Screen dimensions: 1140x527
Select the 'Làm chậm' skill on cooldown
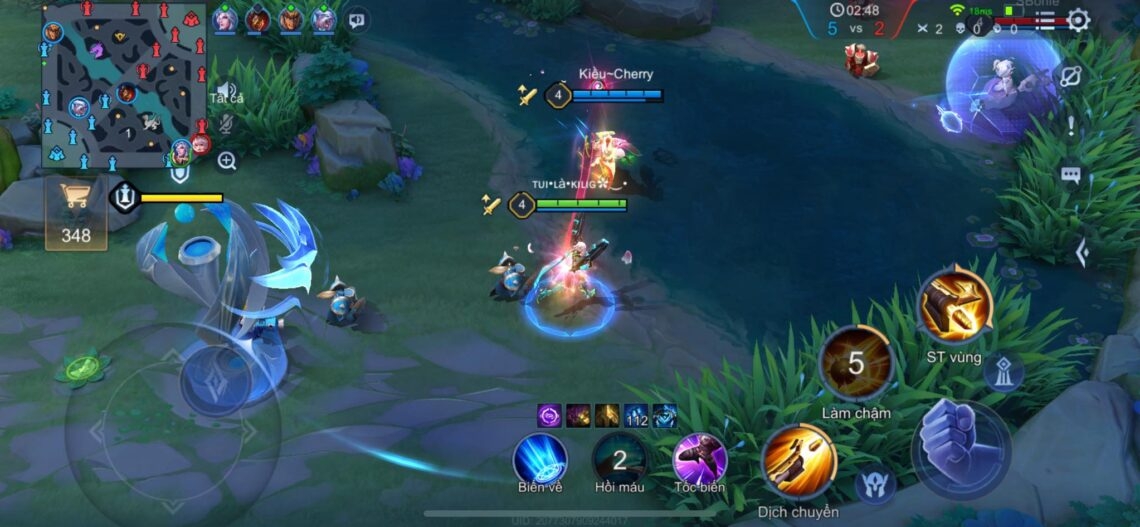[x=856, y=363]
